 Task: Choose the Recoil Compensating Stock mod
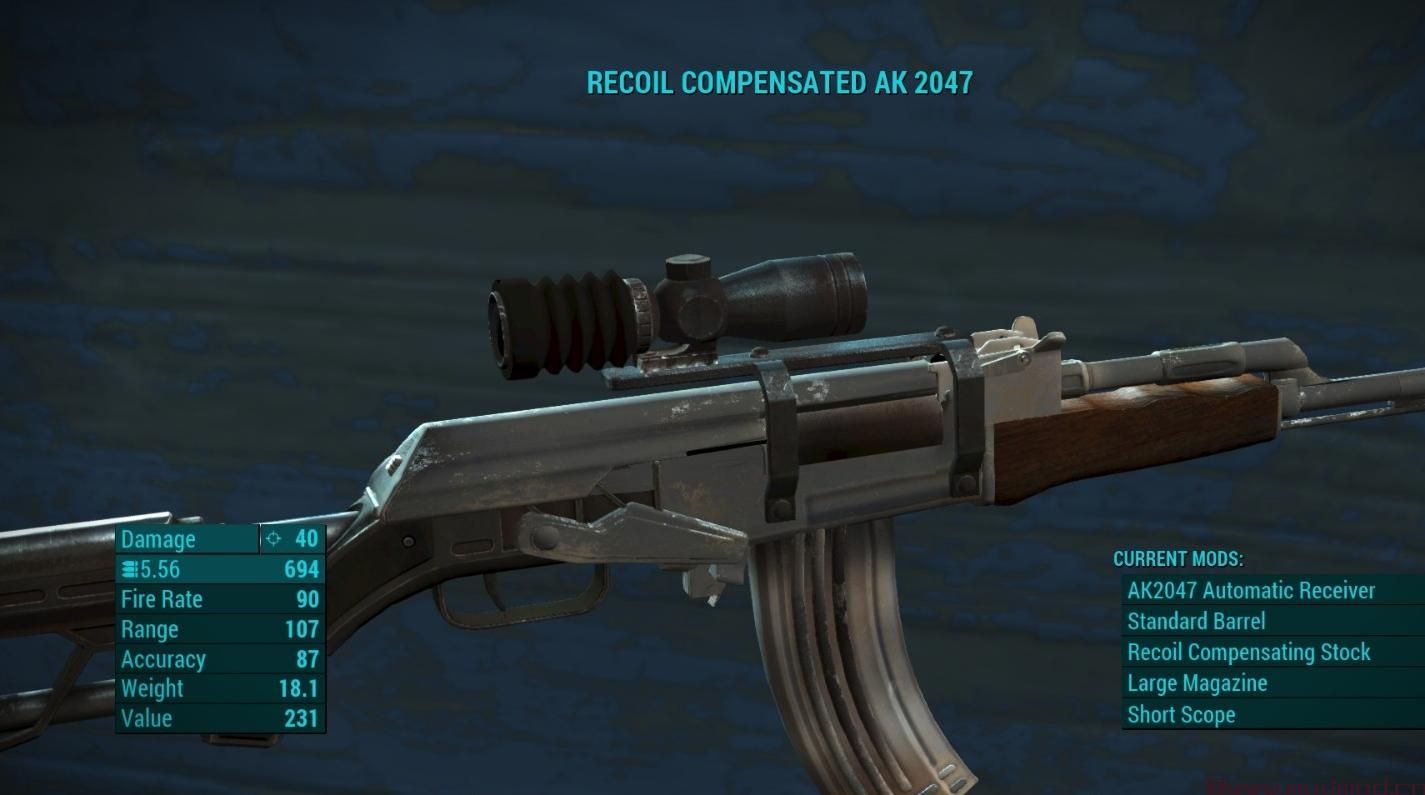pos(1249,652)
